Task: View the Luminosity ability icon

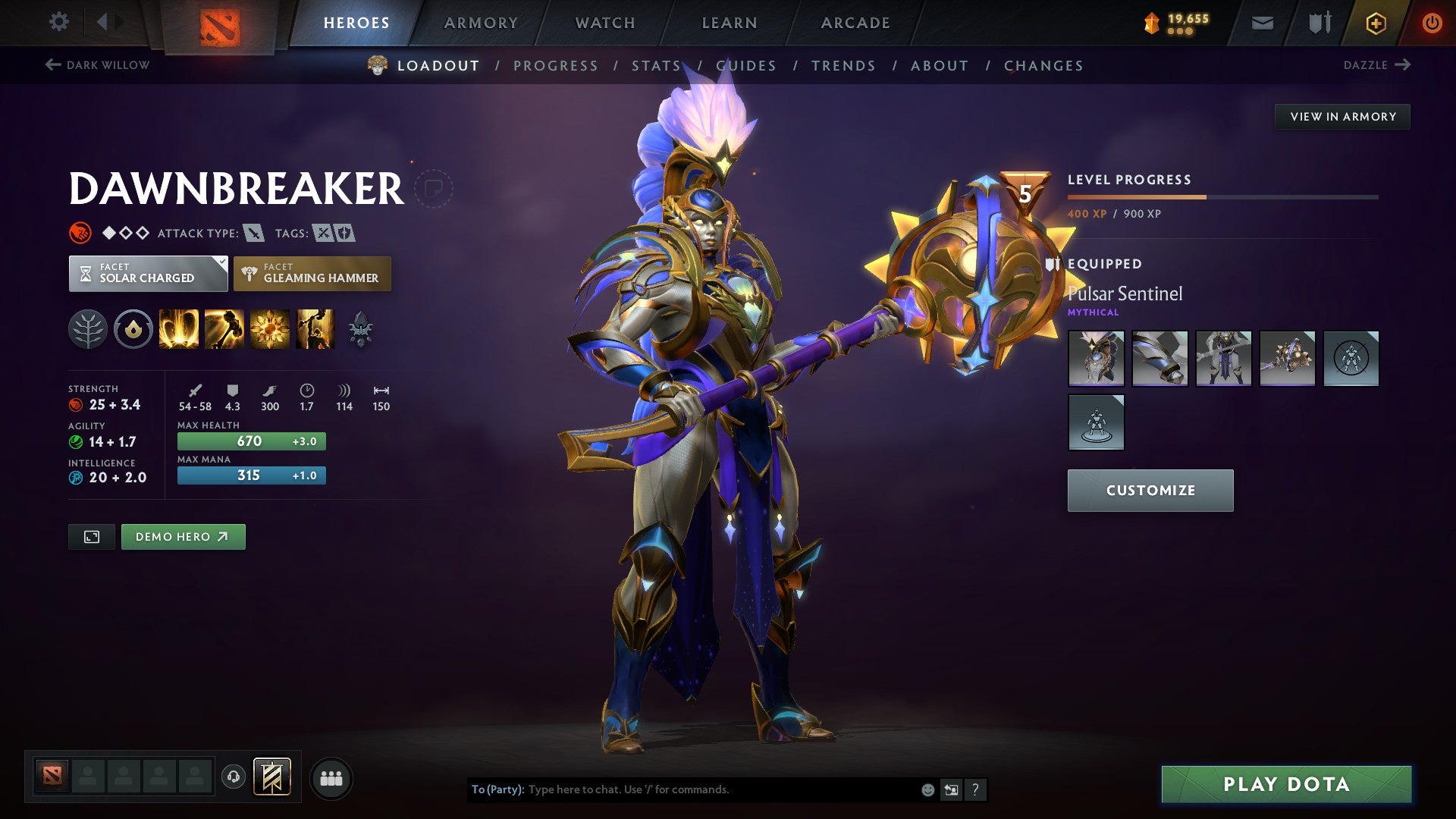Action: point(270,328)
